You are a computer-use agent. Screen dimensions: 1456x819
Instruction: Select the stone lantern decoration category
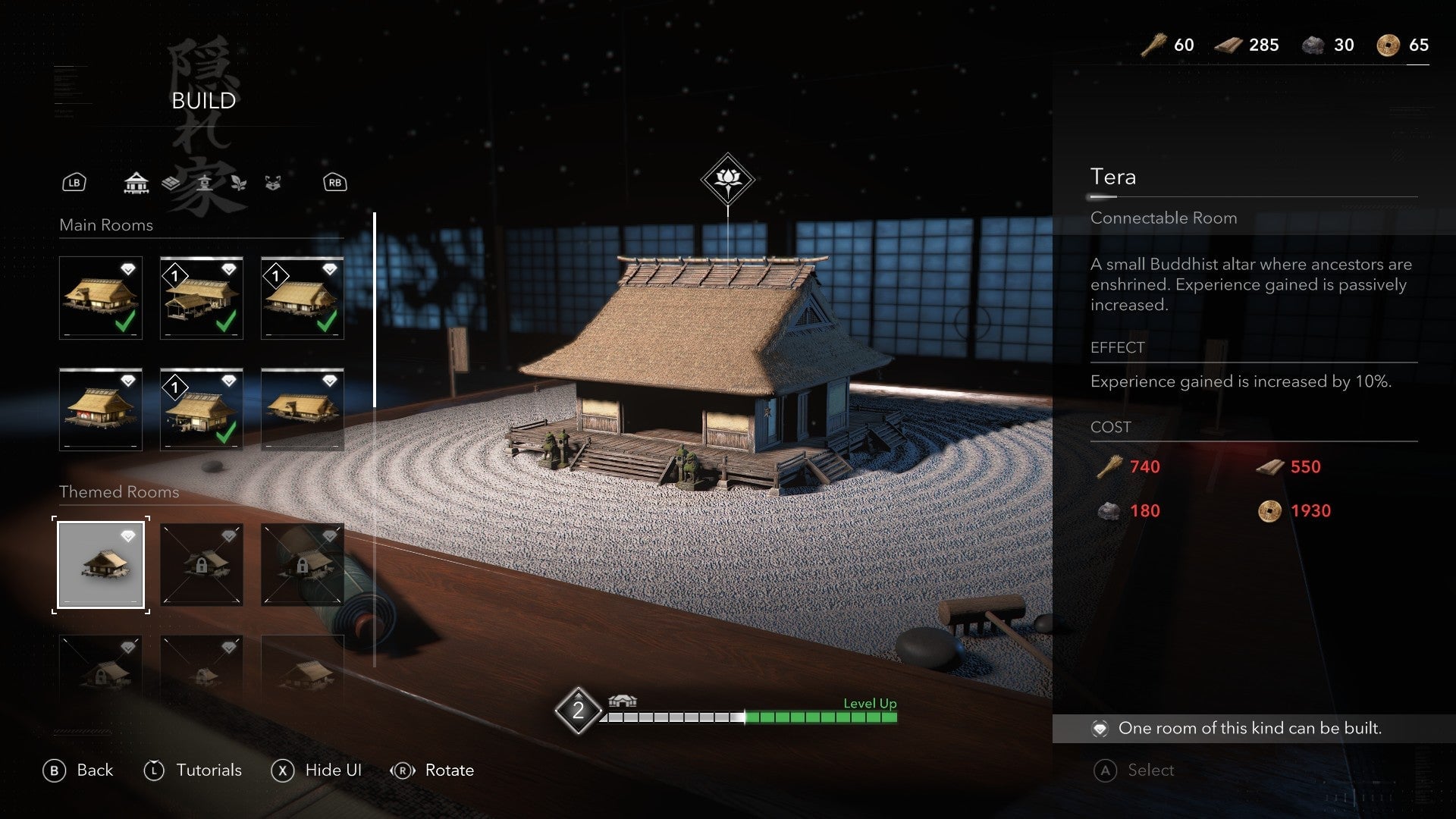pos(205,182)
